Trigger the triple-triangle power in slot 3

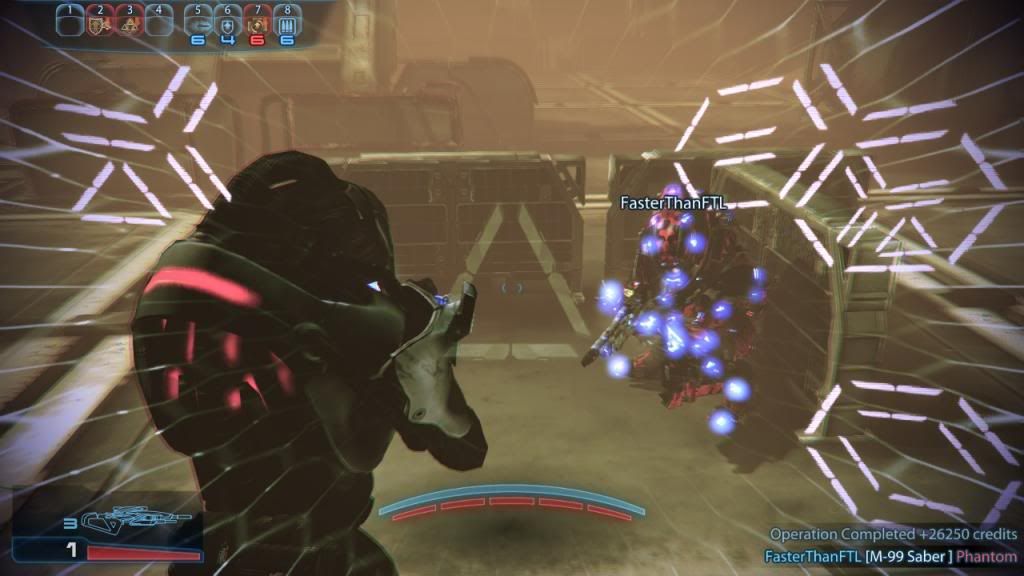pos(129,22)
